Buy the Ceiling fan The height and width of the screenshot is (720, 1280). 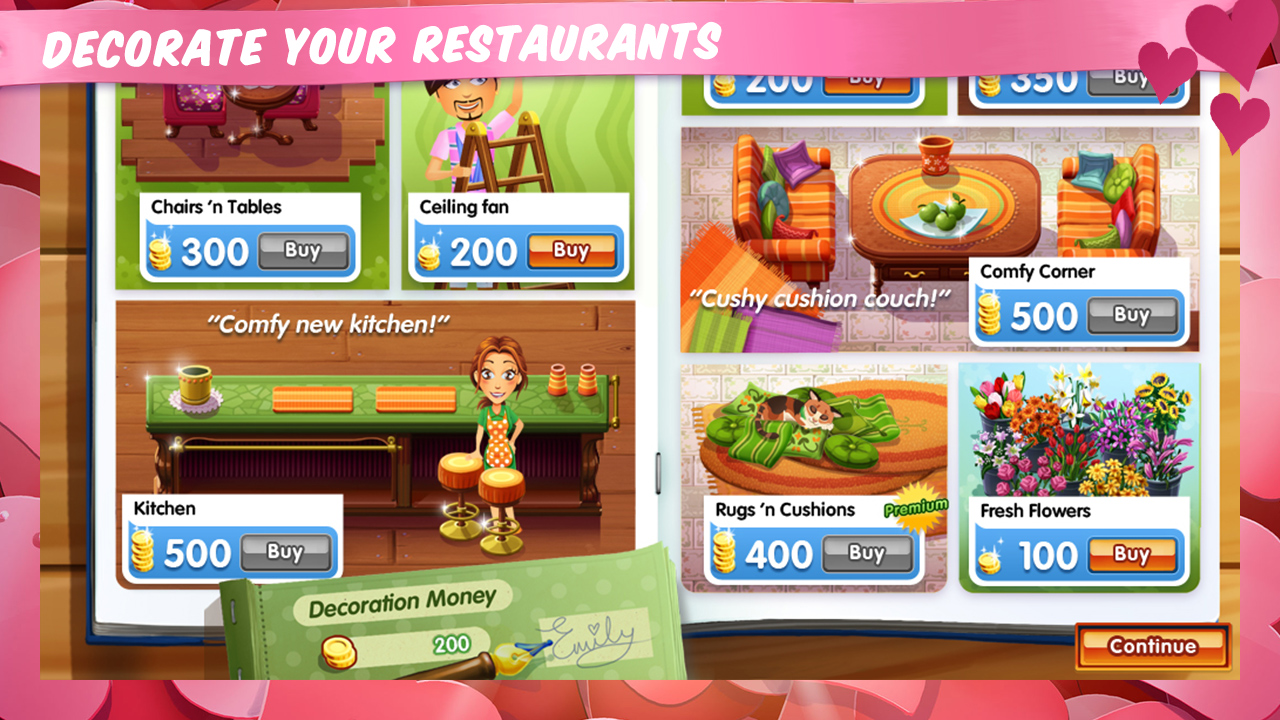pyautogui.click(x=571, y=251)
